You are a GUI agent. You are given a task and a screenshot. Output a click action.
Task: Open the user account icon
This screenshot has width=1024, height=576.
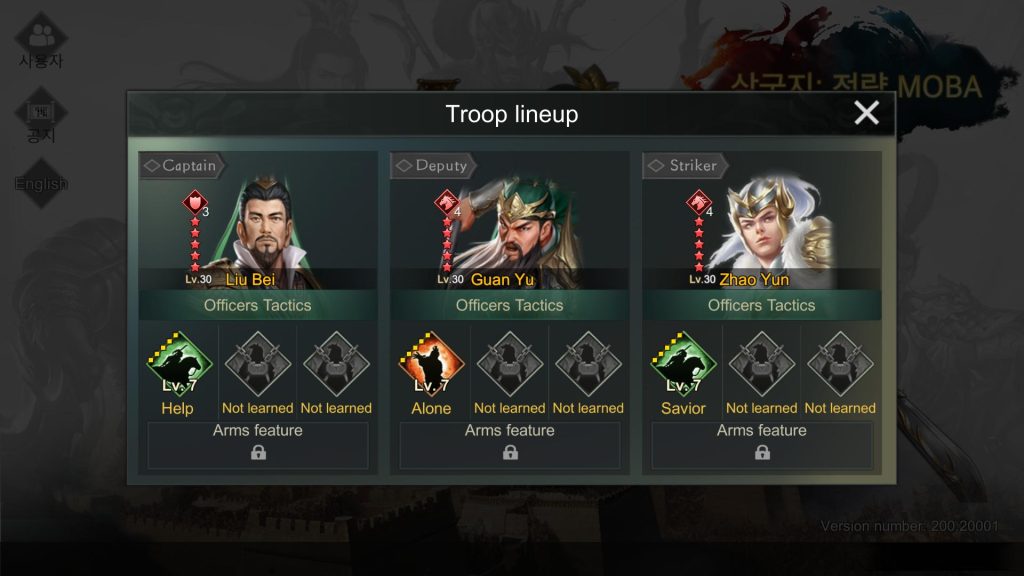pos(41,40)
